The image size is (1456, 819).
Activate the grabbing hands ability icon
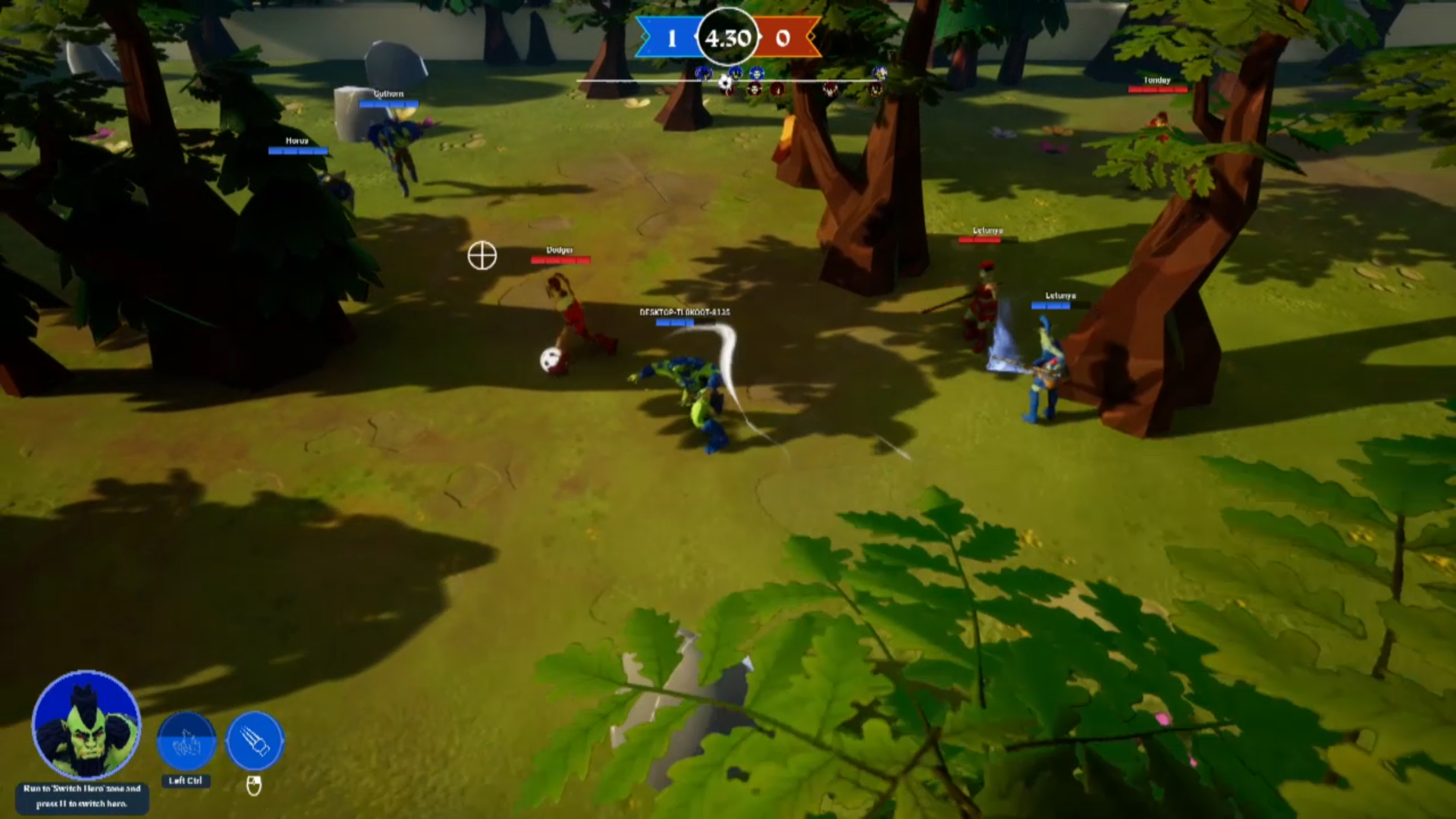(187, 742)
